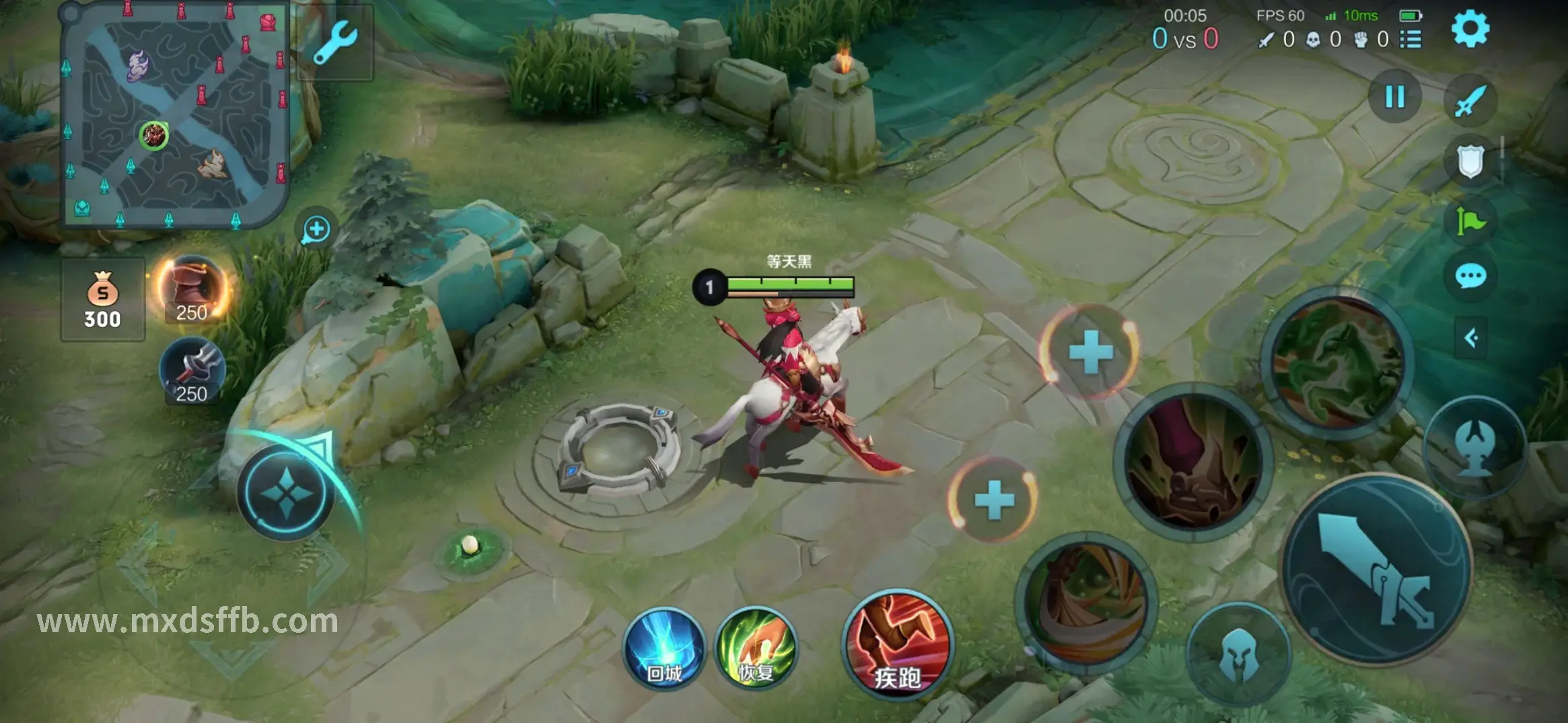Target towers with the turret button
1568x723 pixels.
[1475, 447]
